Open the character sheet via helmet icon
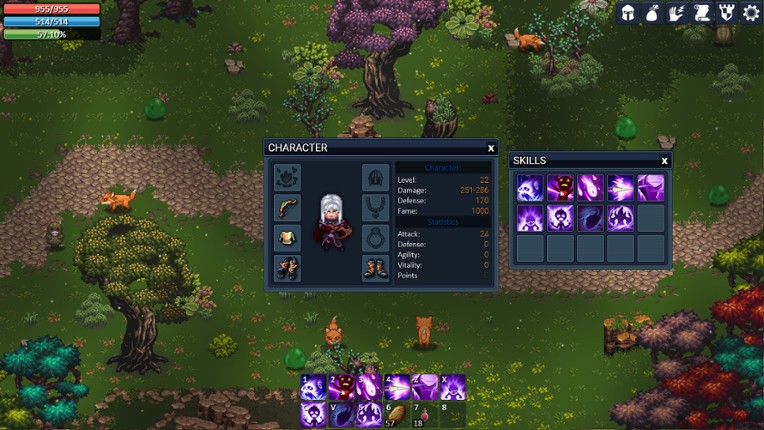The image size is (764, 430). (x=629, y=13)
